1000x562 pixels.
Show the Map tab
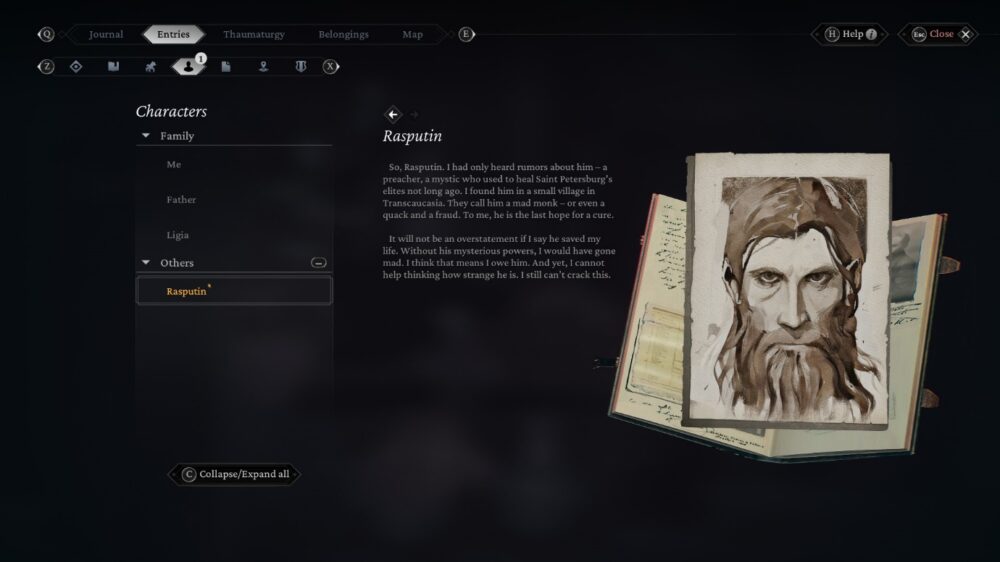point(412,34)
